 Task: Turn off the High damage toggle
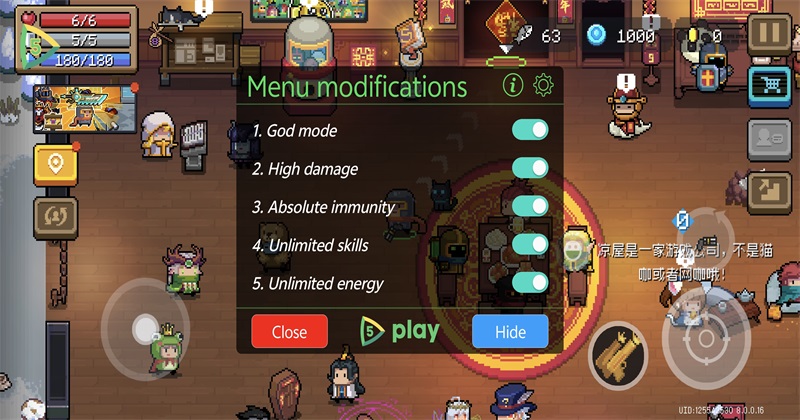pos(530,169)
